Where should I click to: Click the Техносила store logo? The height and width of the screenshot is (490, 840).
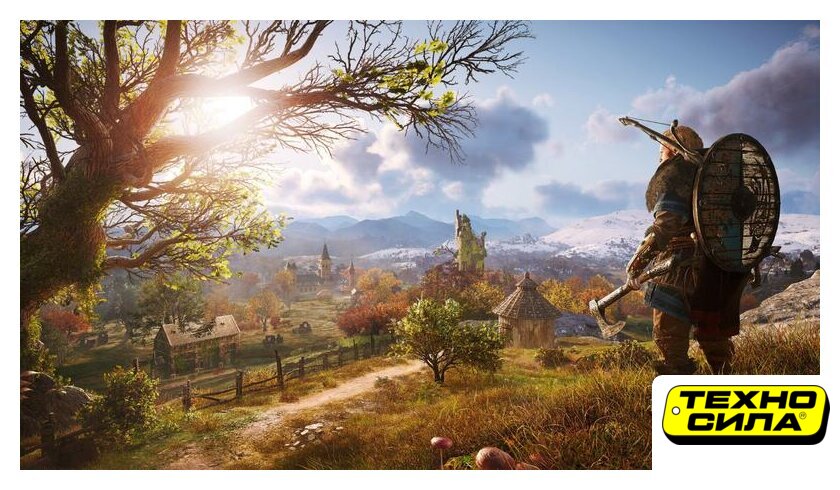coord(744,414)
